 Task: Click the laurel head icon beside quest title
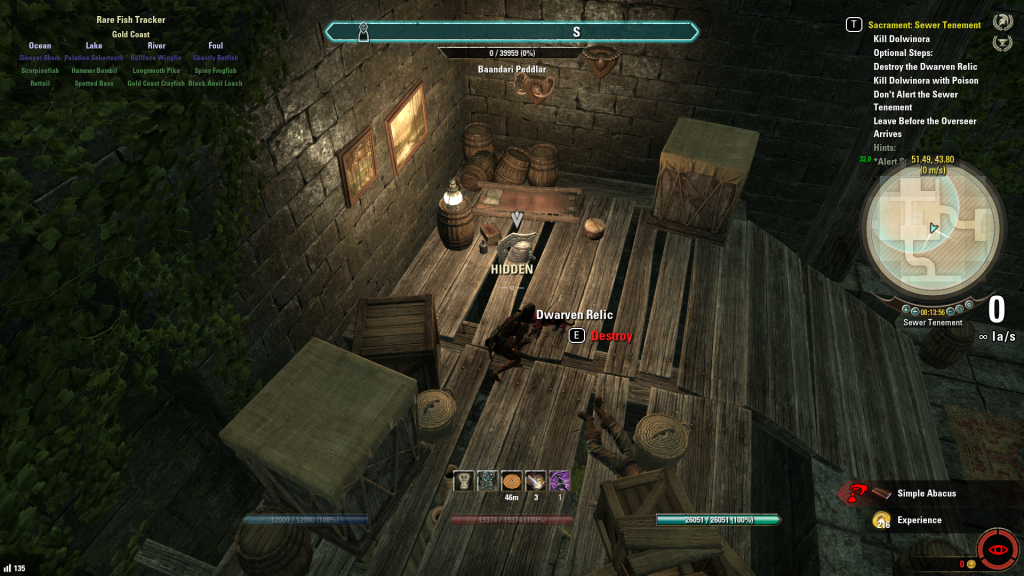pos(1001,22)
